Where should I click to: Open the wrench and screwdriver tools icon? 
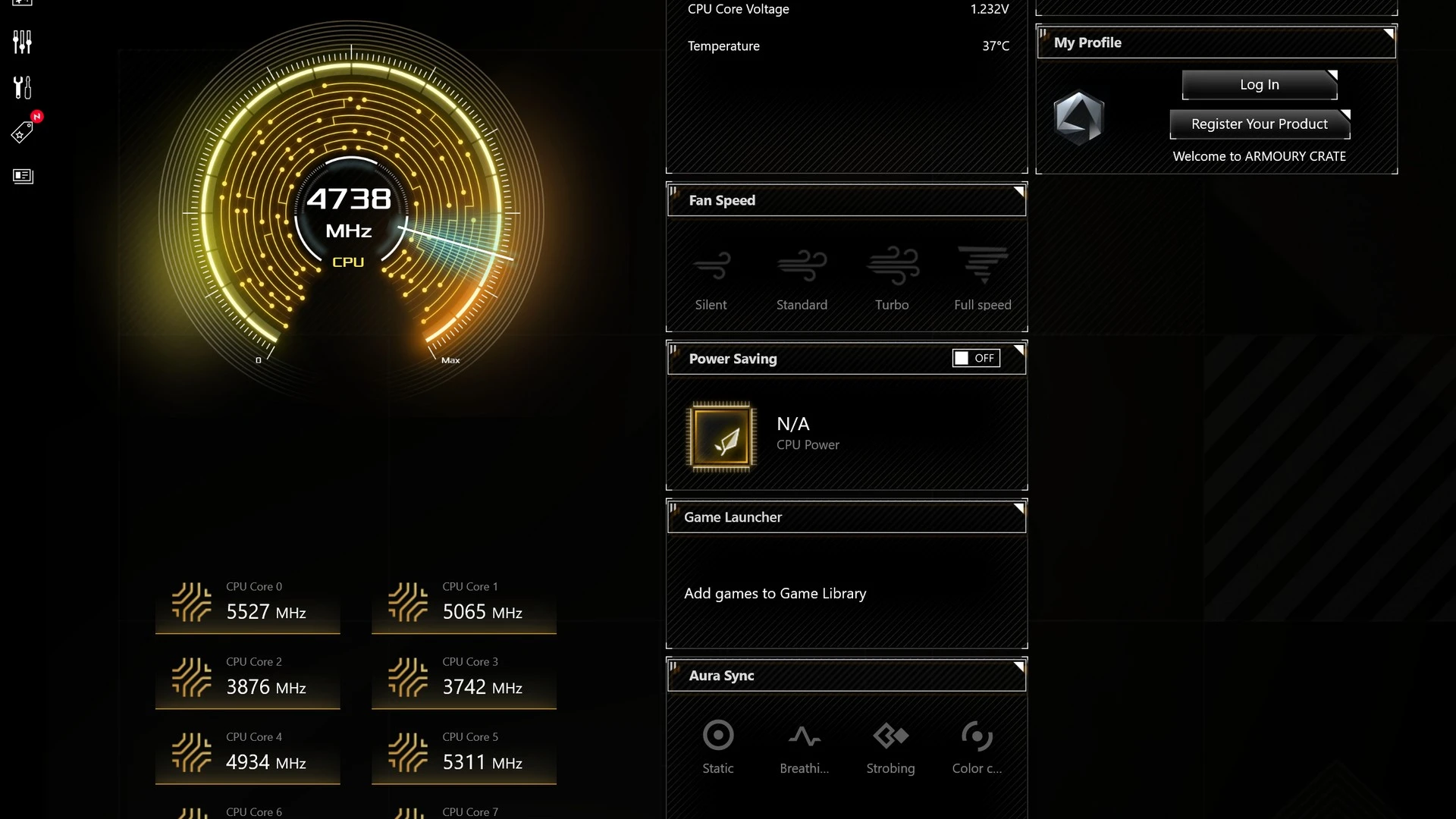[x=23, y=88]
